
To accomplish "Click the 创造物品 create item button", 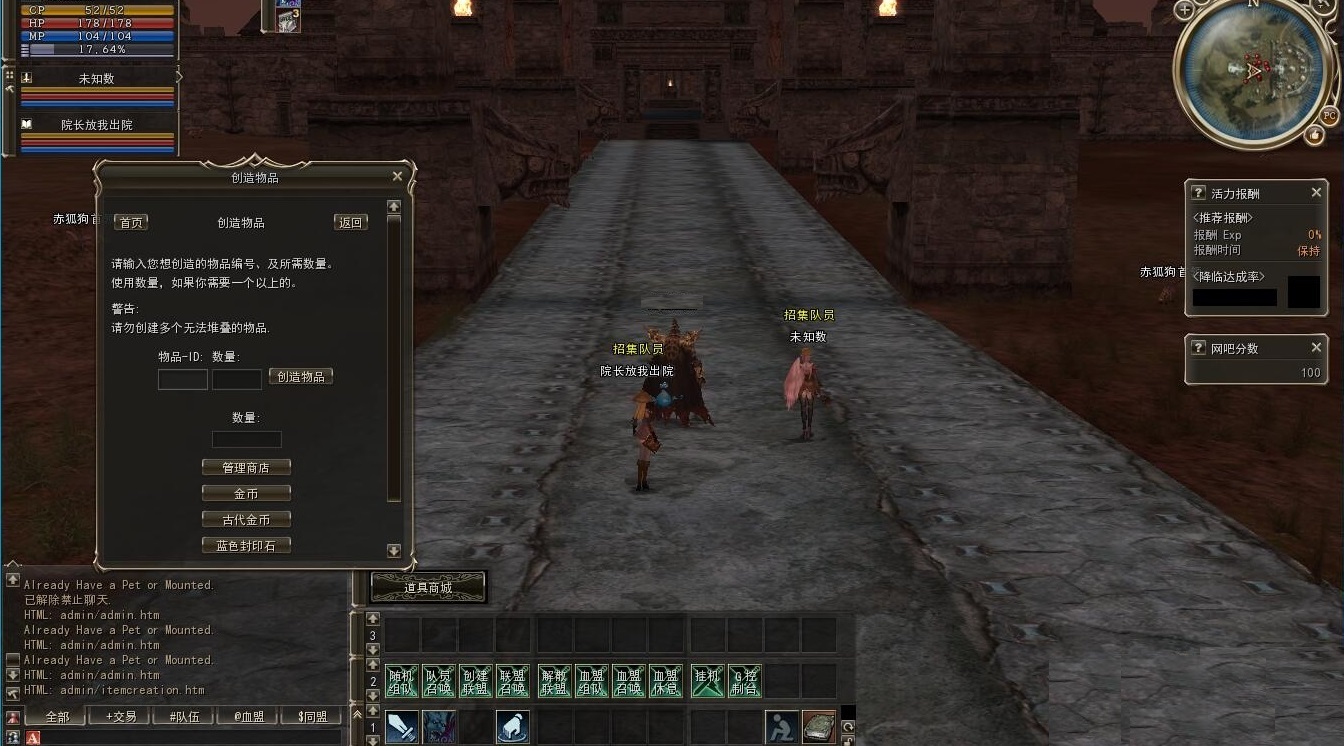I will tap(301, 377).
